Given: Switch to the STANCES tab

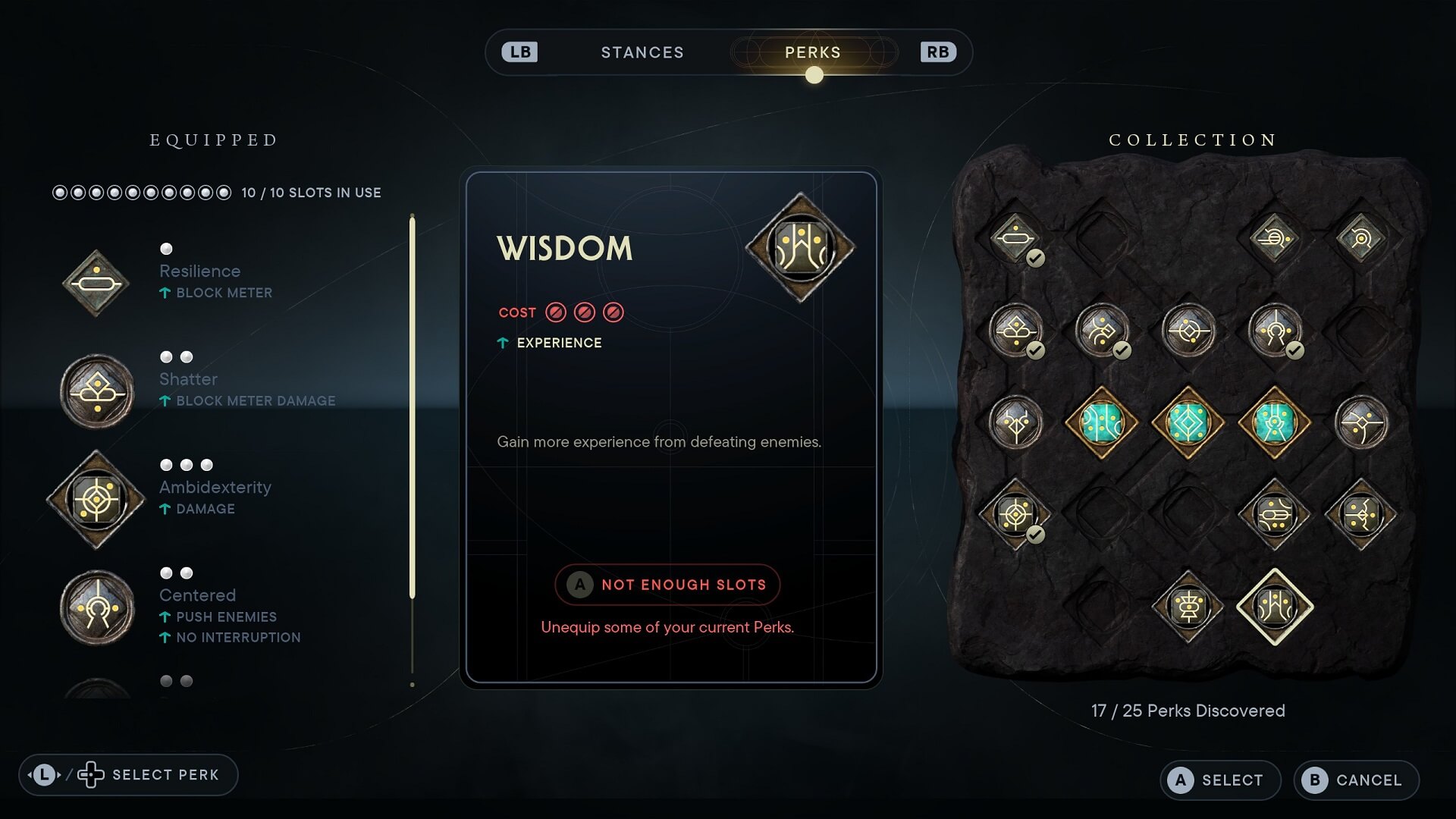Looking at the screenshot, I should [642, 52].
